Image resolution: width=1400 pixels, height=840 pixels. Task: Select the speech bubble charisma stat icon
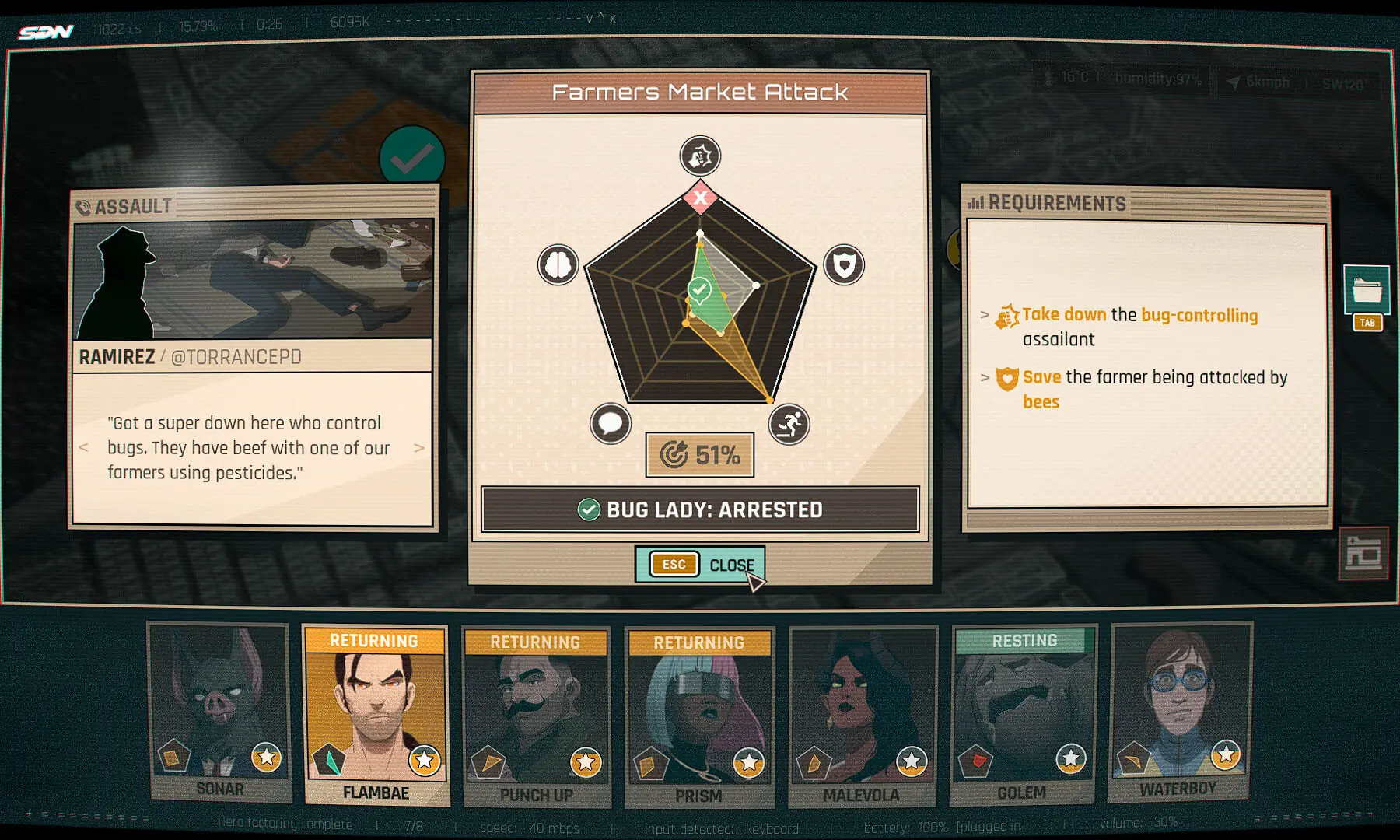pyautogui.click(x=611, y=425)
